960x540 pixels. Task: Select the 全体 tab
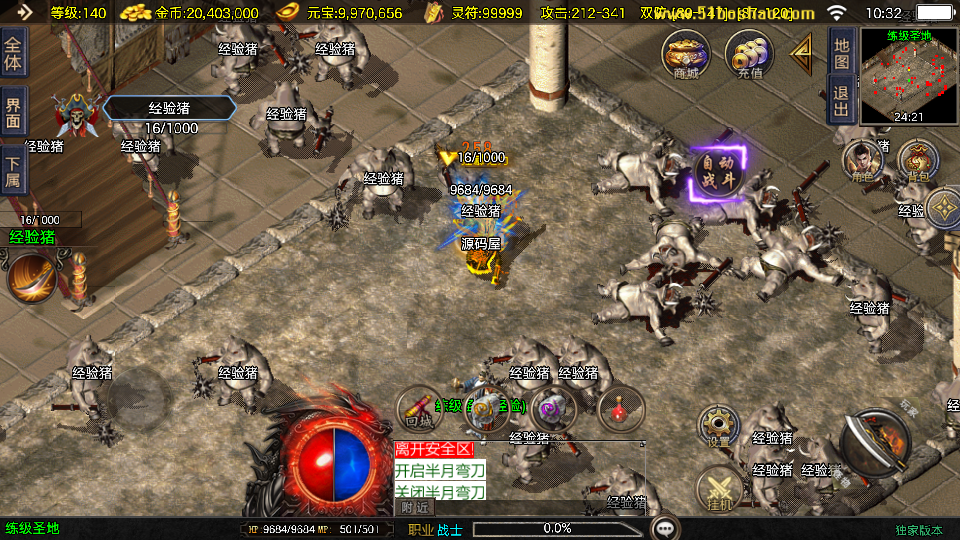[x=13, y=52]
